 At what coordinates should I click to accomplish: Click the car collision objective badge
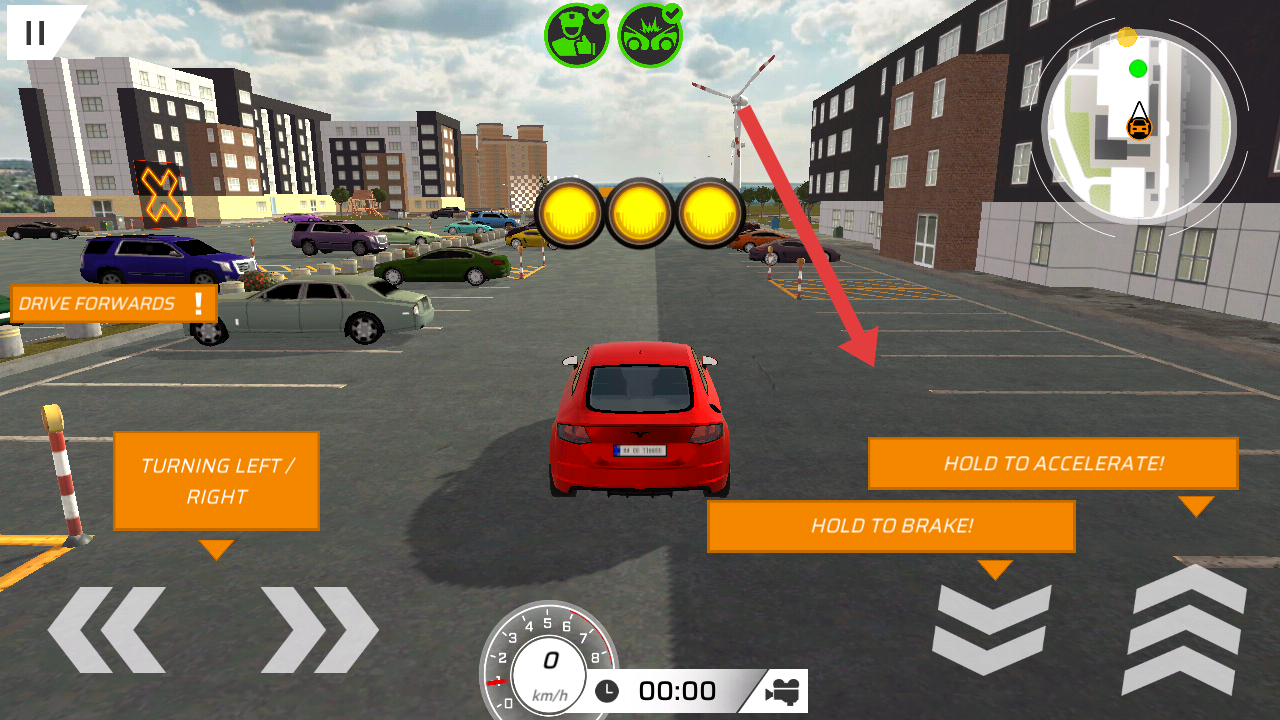(650, 35)
